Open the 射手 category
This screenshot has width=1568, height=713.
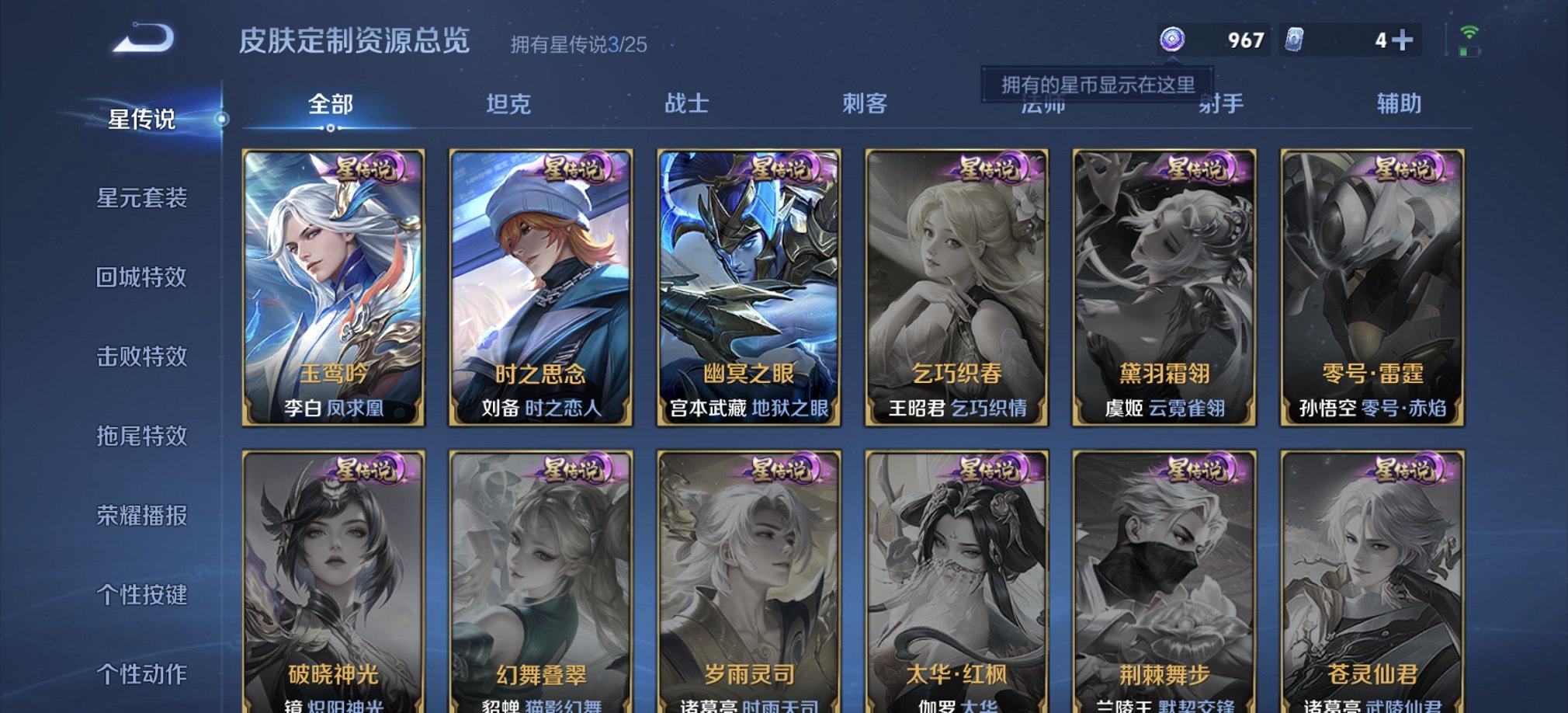click(1221, 104)
